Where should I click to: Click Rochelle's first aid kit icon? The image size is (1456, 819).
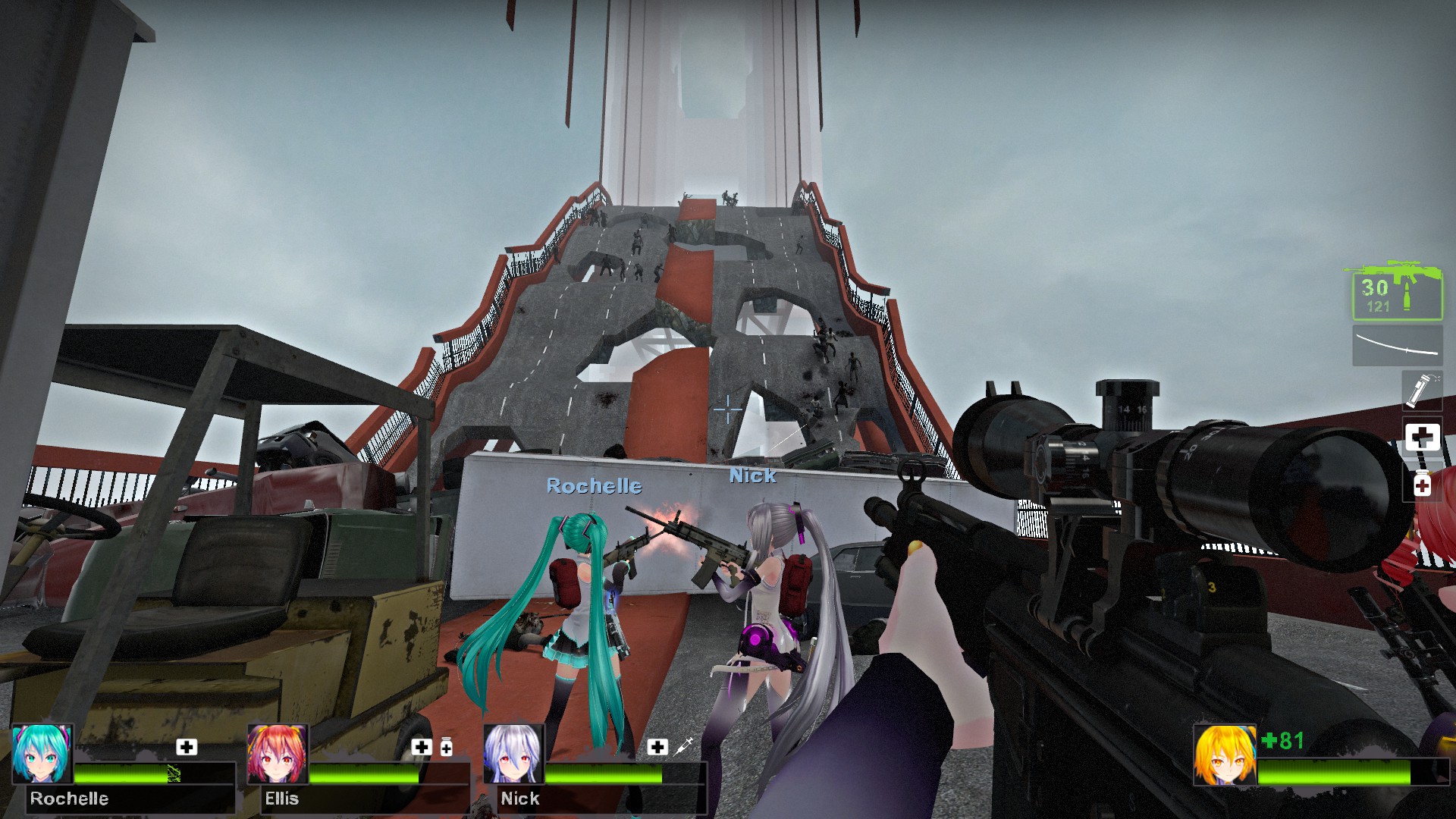(x=187, y=747)
